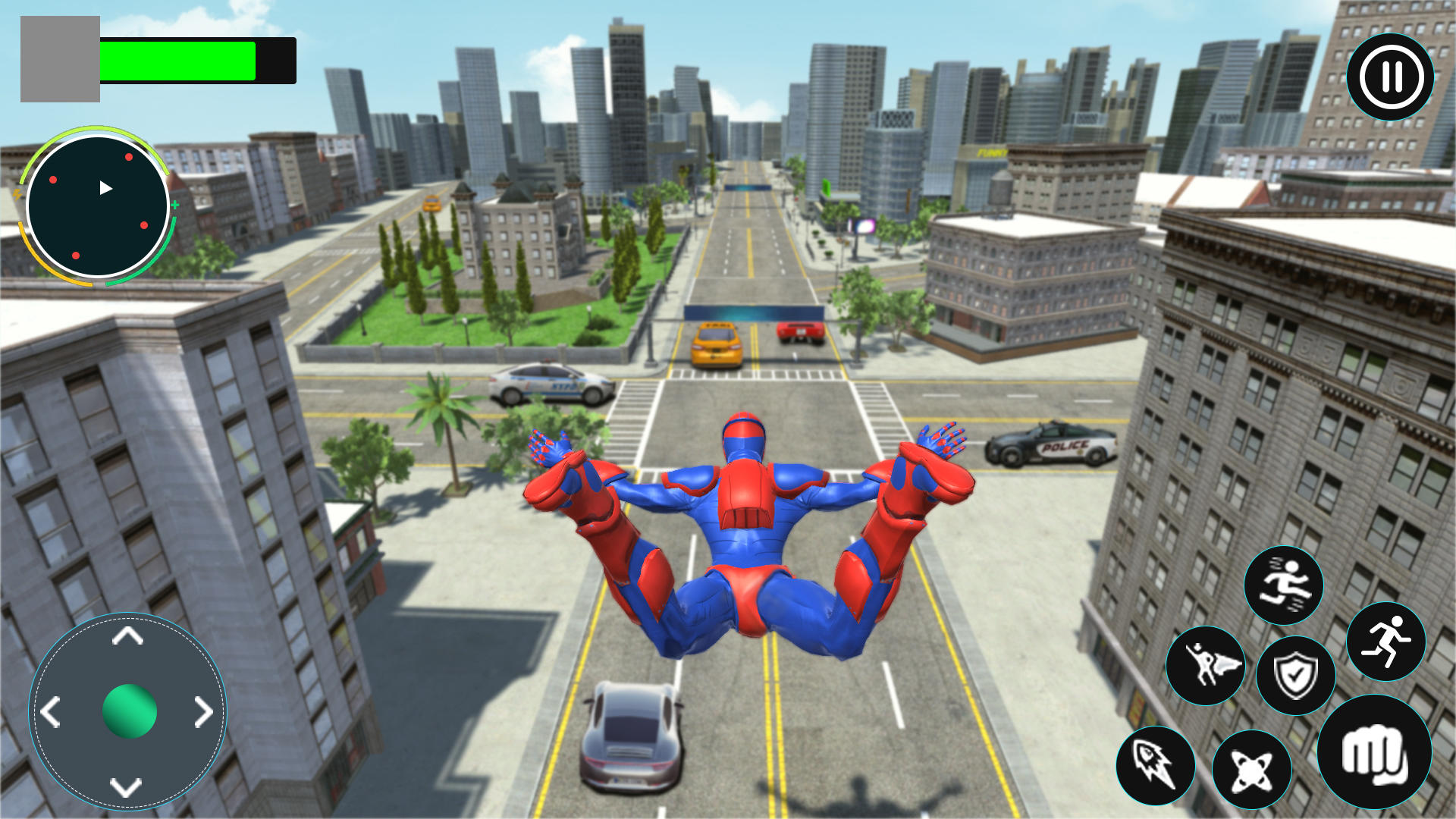The width and height of the screenshot is (1456, 819).
Task: Launch the rocket boost ability
Action: tap(1156, 768)
